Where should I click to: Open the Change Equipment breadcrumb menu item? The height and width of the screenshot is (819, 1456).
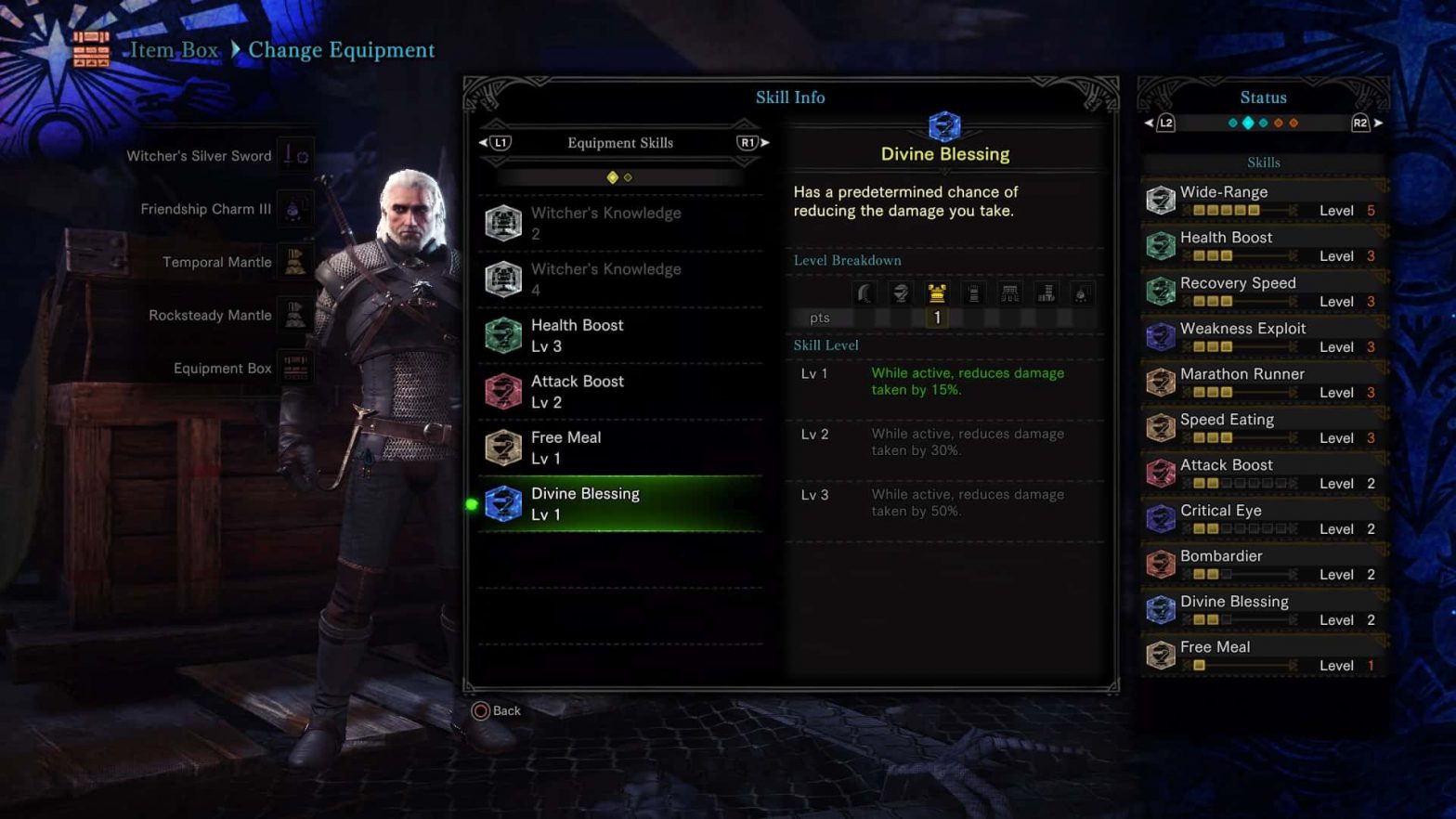(x=341, y=49)
